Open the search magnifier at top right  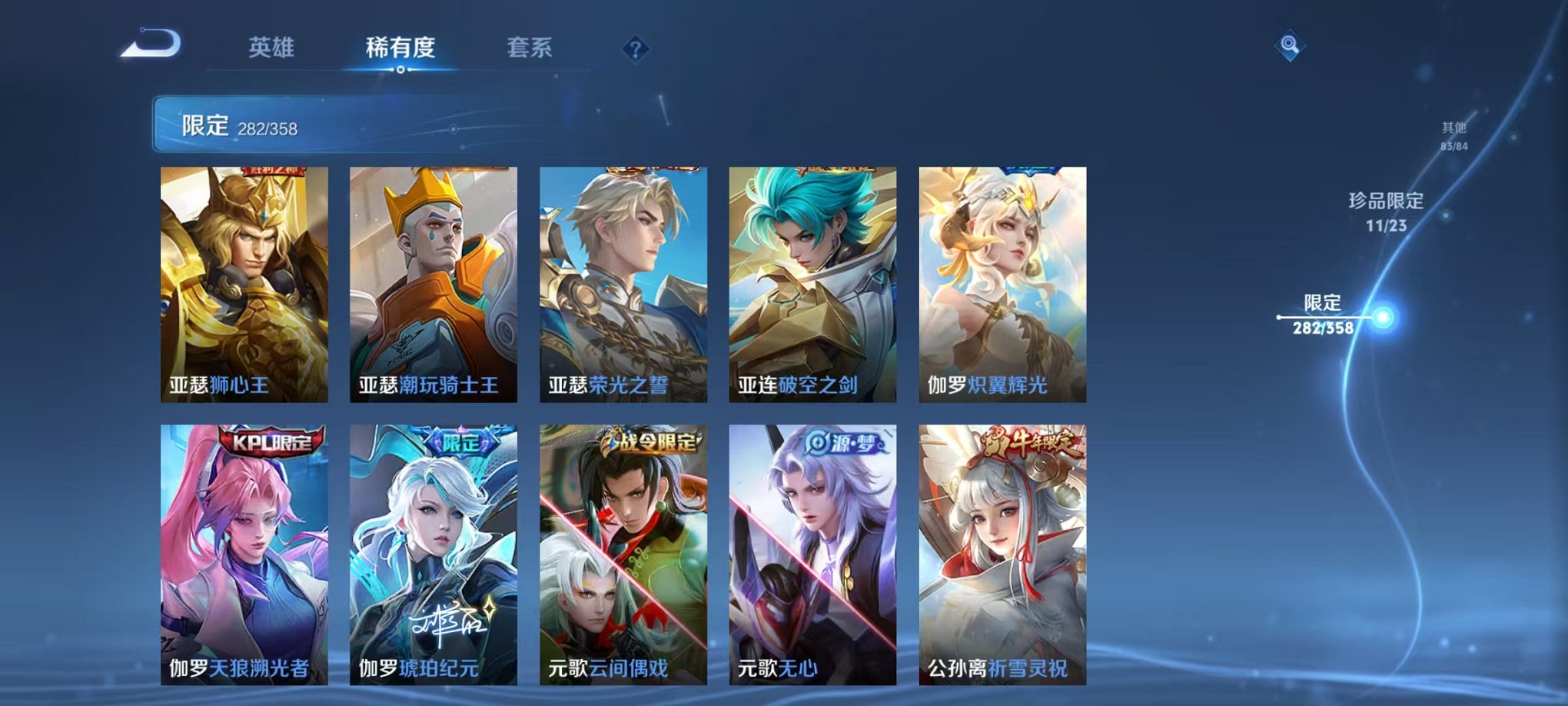[x=1288, y=46]
